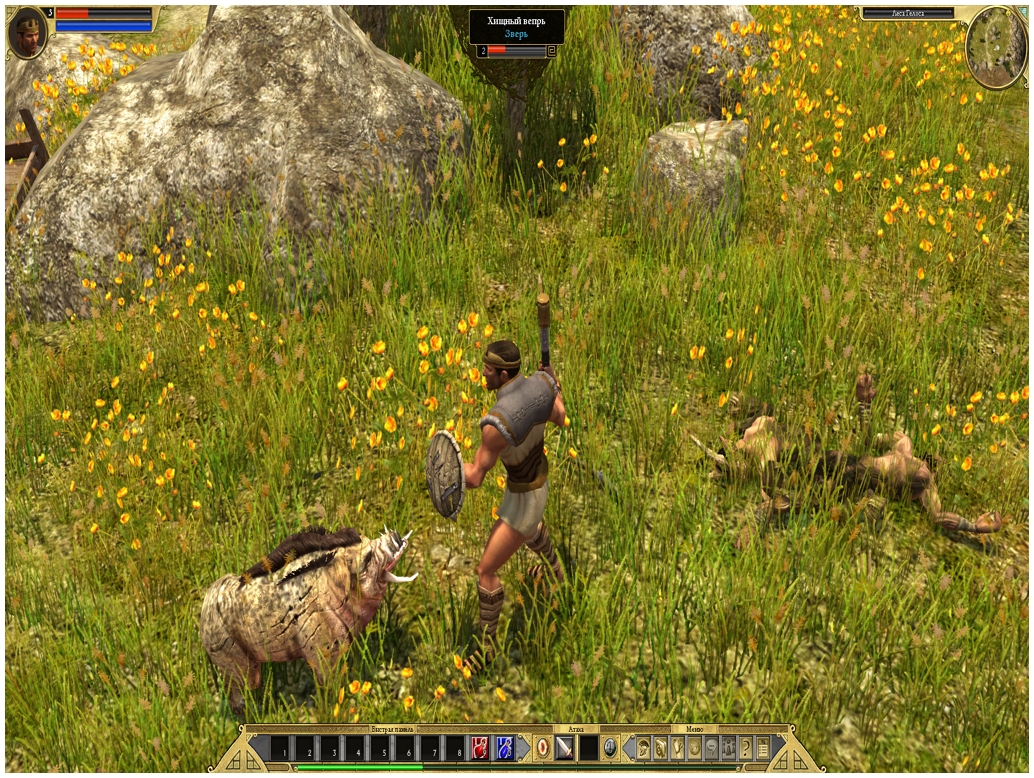Use the red health potion
This screenshot has height=778, width=1034.
[x=481, y=747]
